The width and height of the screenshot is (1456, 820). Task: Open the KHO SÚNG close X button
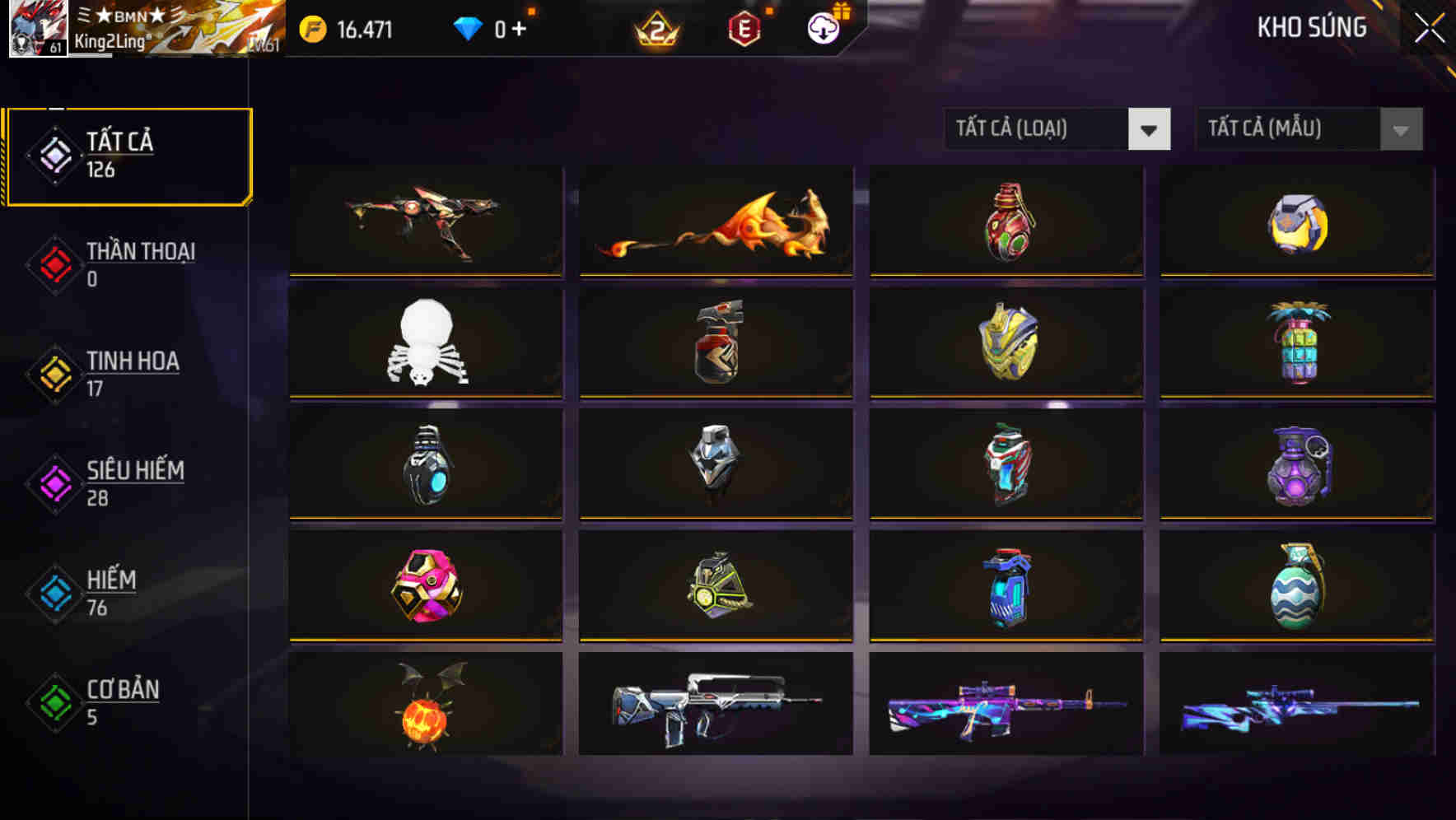1429,26
